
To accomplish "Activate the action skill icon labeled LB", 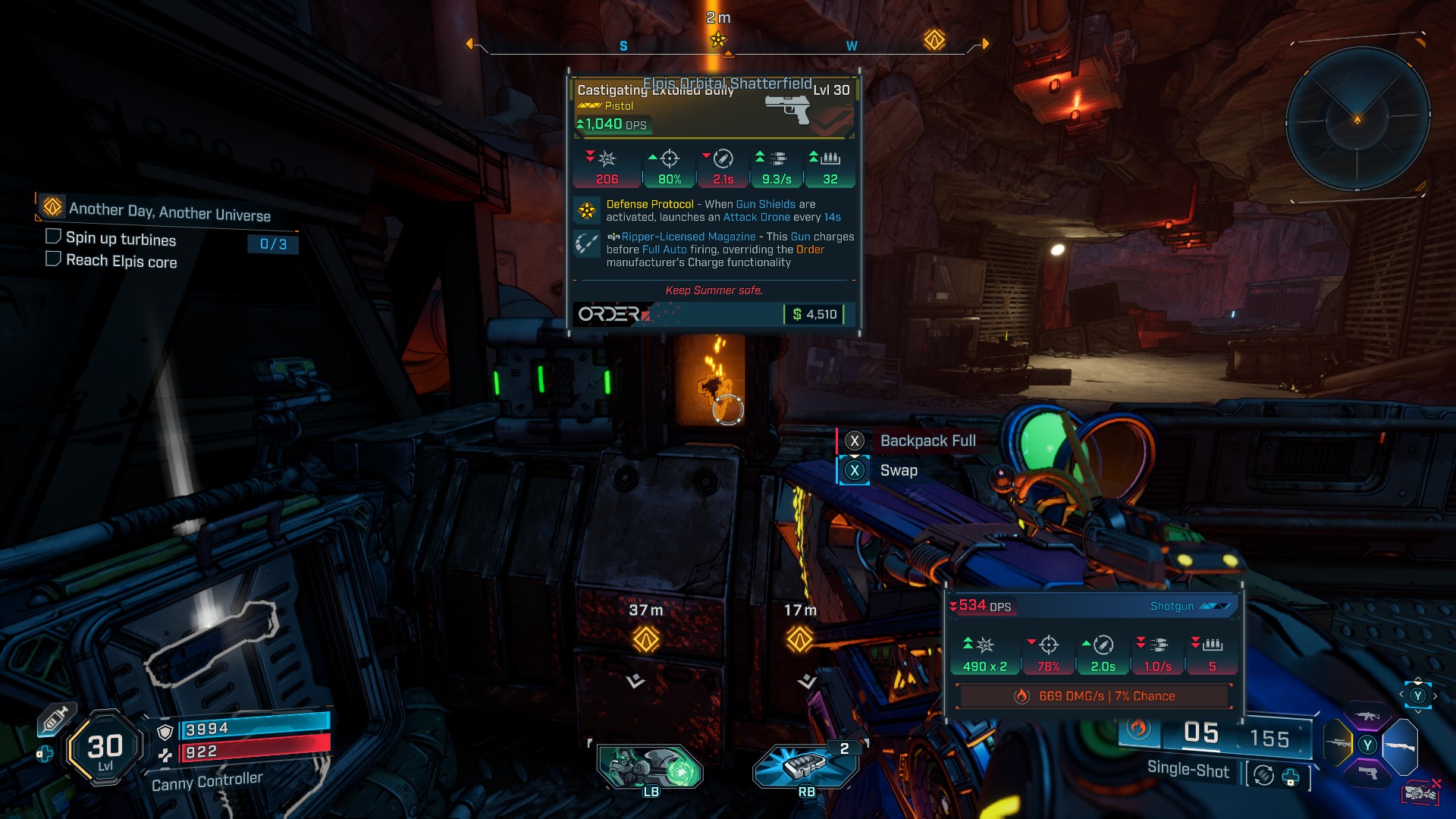I will click(651, 767).
